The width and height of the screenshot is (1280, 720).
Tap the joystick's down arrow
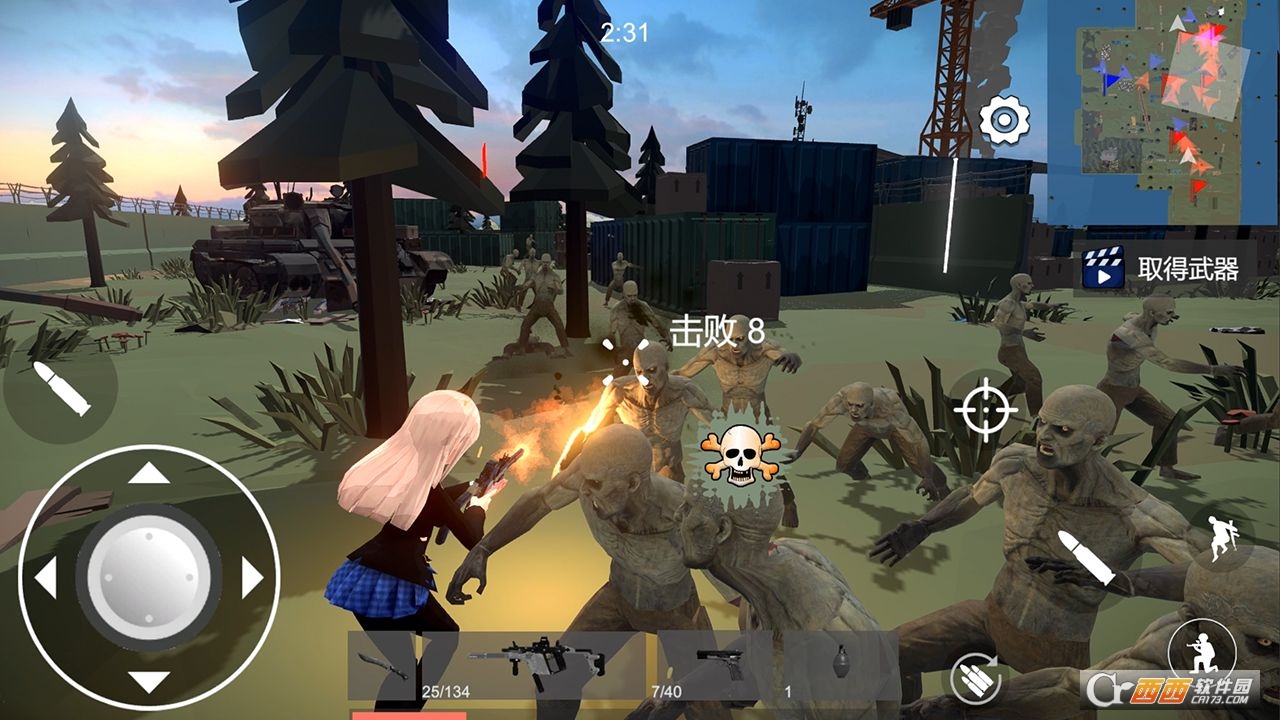click(x=149, y=682)
